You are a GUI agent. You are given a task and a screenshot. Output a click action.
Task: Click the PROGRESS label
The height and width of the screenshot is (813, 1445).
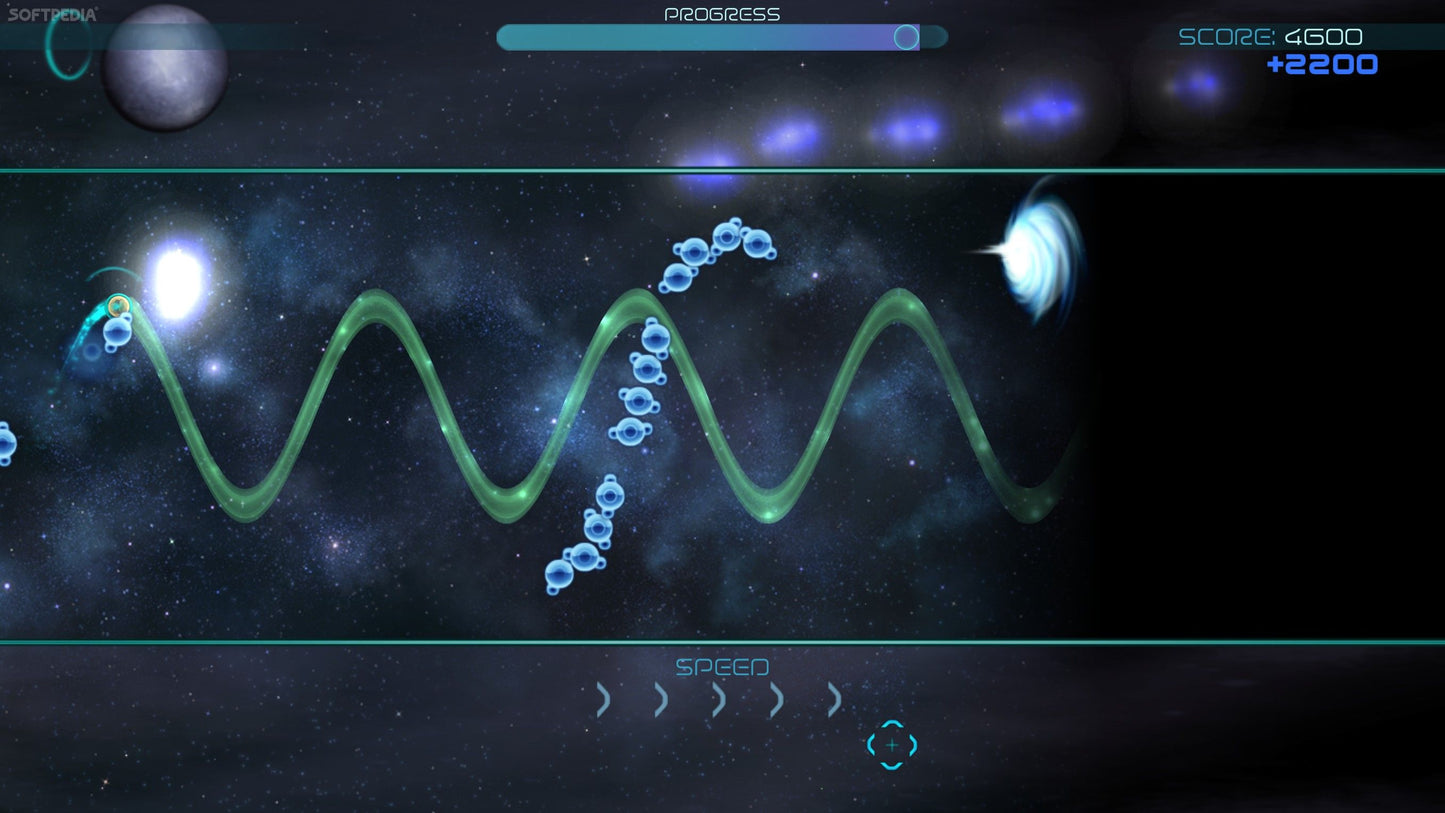[722, 13]
